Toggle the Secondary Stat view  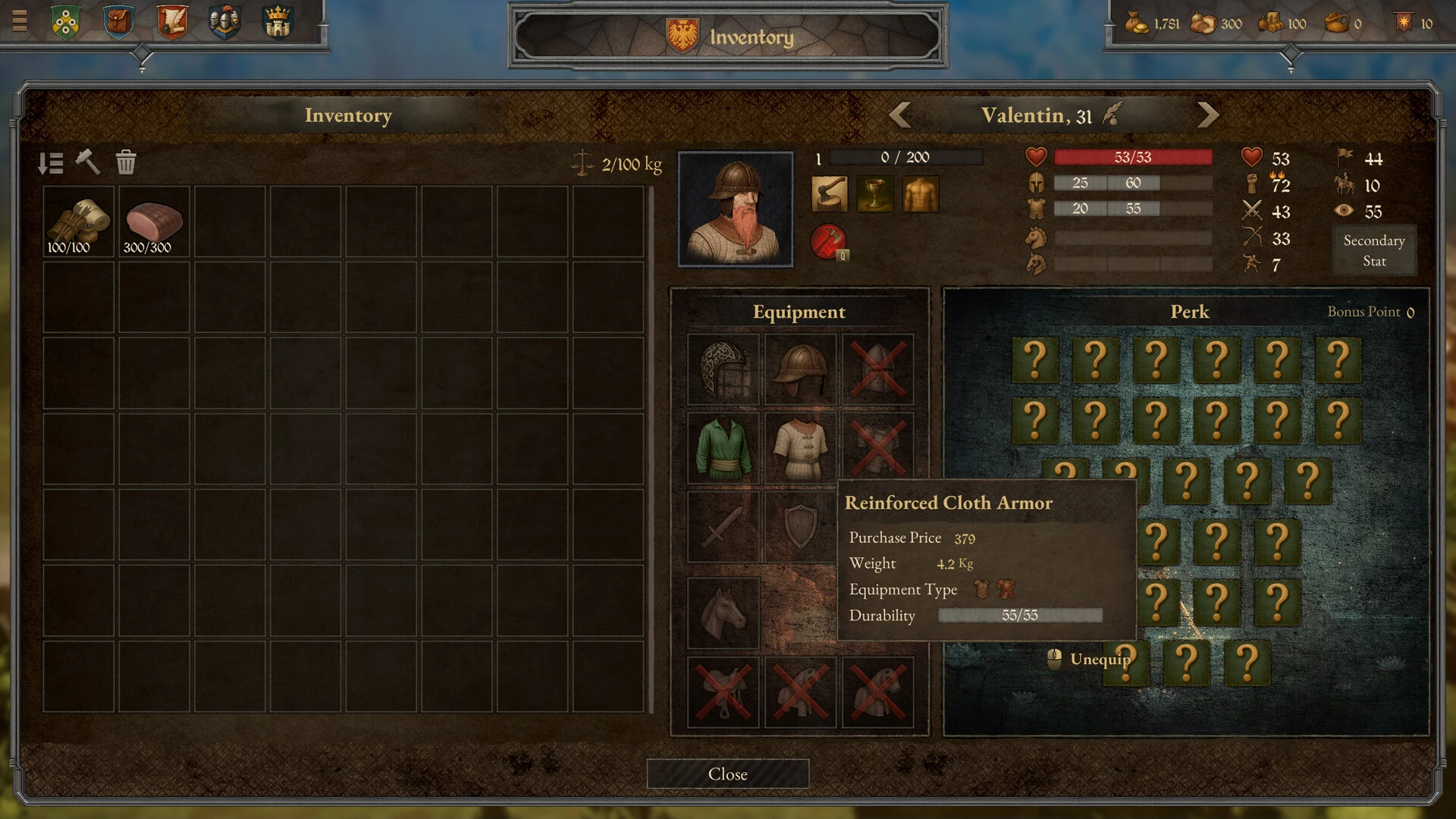[x=1373, y=250]
